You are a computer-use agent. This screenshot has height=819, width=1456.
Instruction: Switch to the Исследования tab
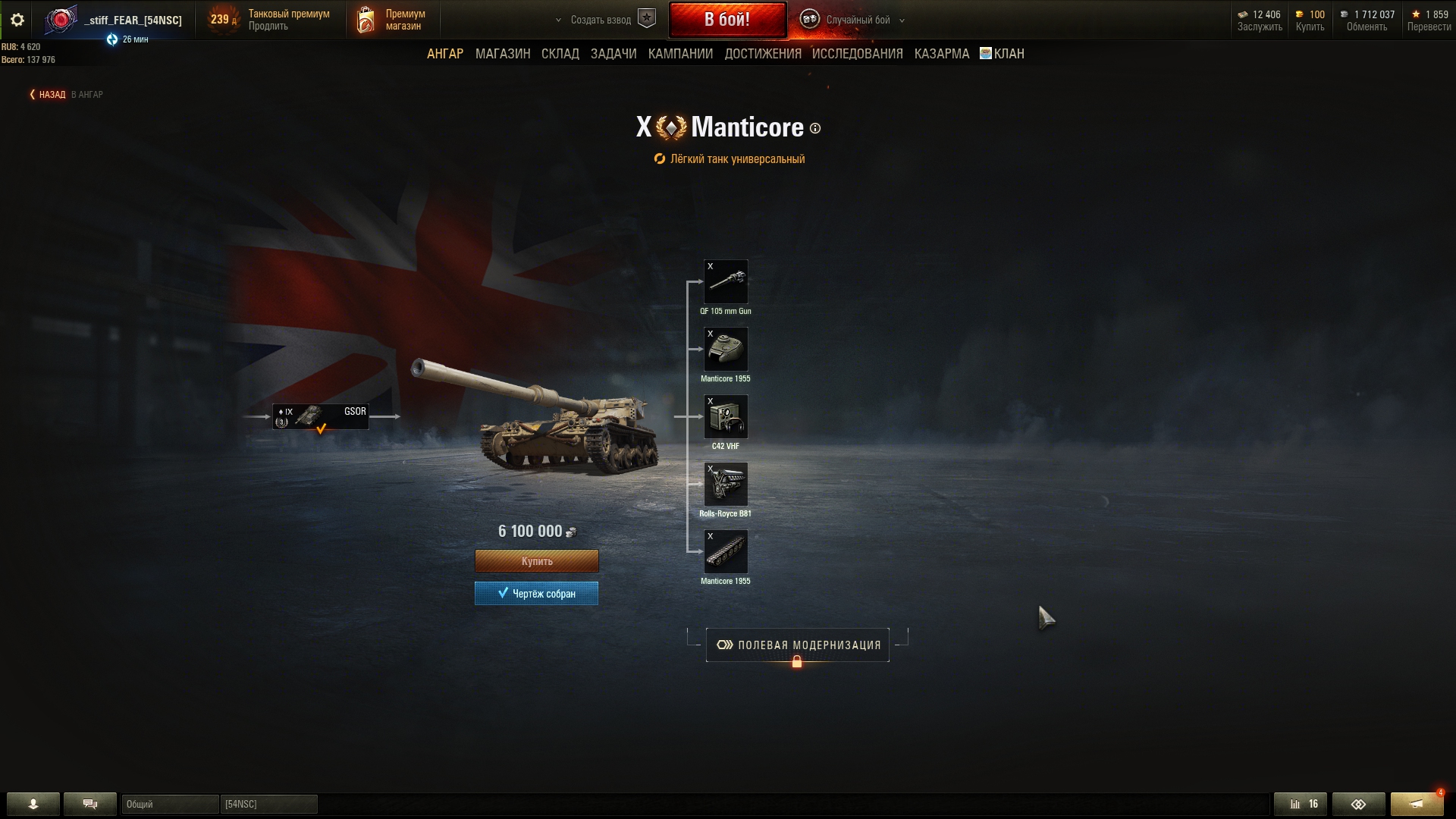point(858,54)
